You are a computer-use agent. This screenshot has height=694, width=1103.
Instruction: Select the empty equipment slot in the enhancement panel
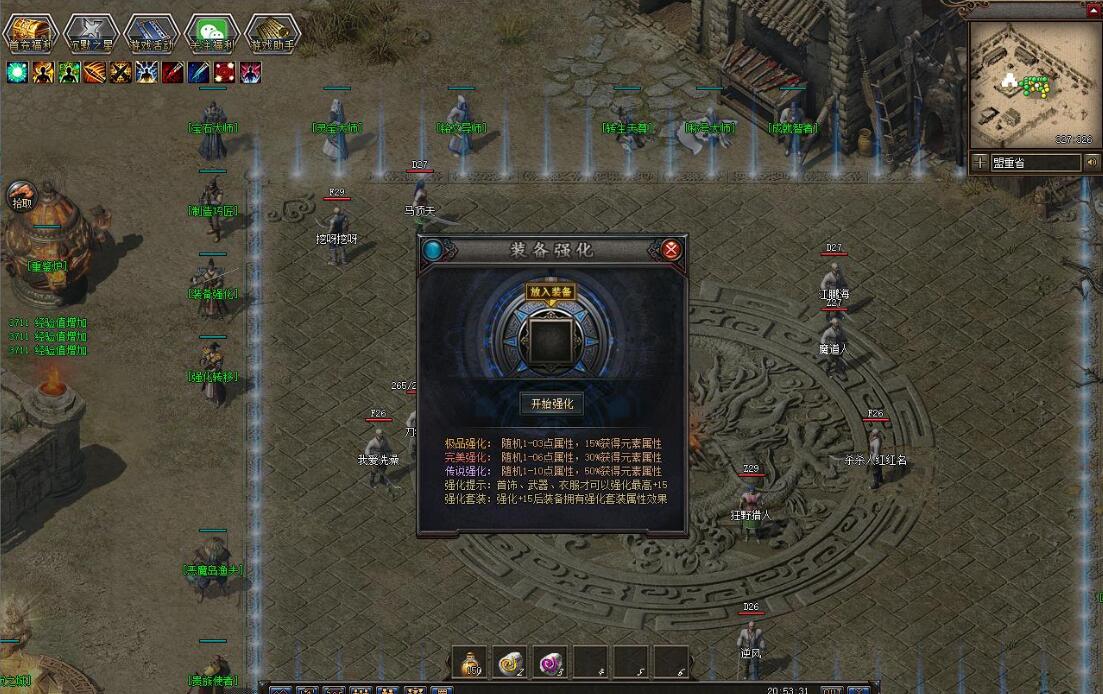552,339
